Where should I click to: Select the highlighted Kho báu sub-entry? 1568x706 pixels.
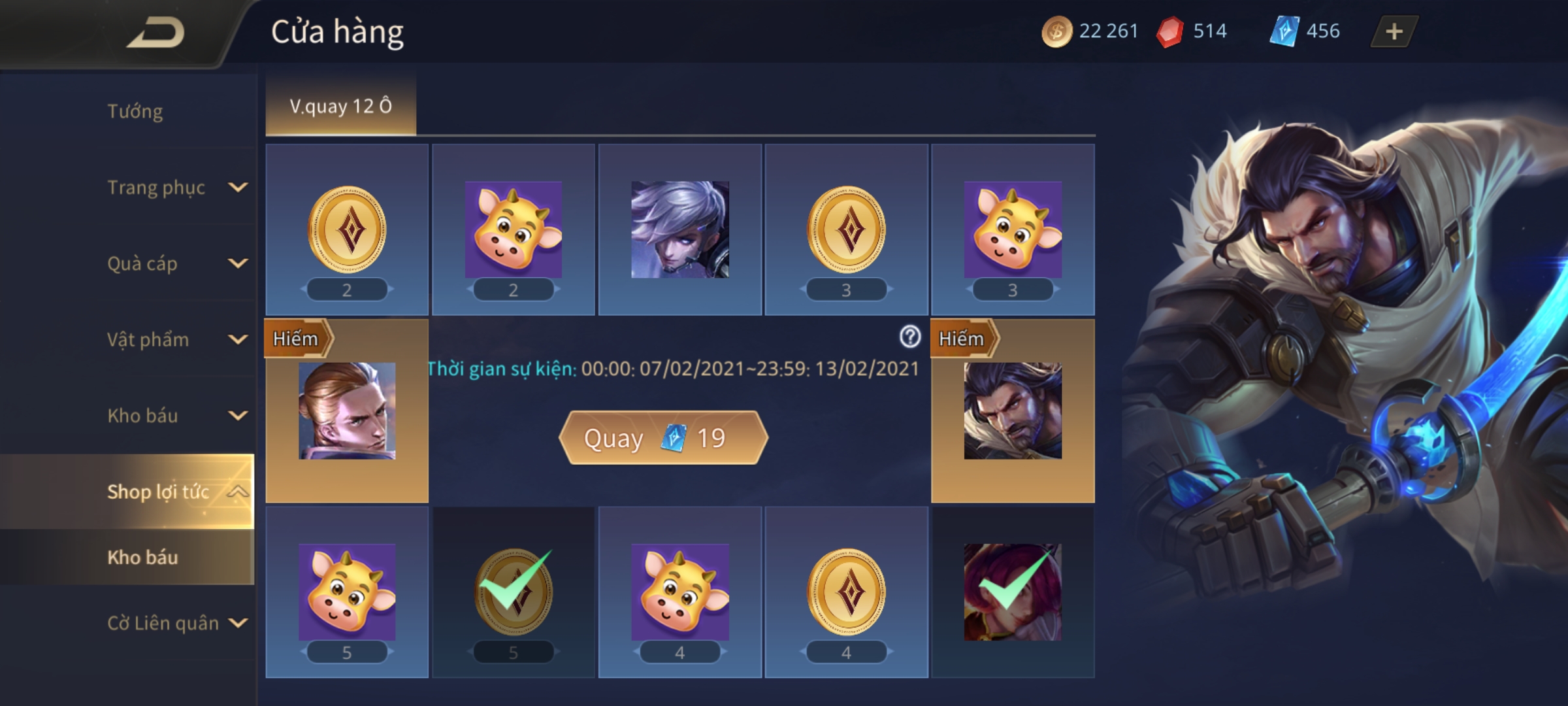(142, 558)
